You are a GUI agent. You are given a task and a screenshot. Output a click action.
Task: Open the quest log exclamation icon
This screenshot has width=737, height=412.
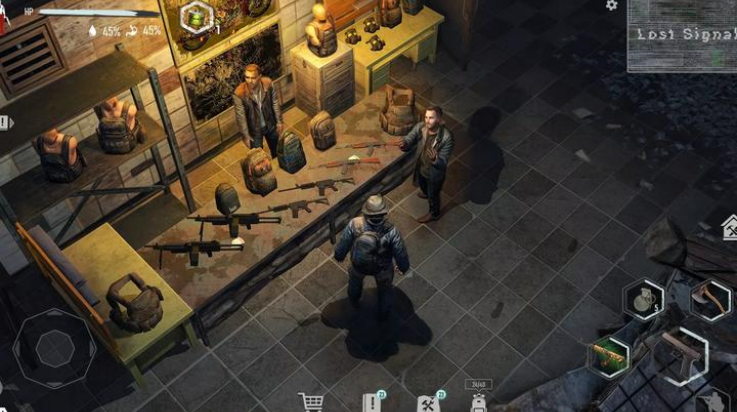click(x=372, y=403)
